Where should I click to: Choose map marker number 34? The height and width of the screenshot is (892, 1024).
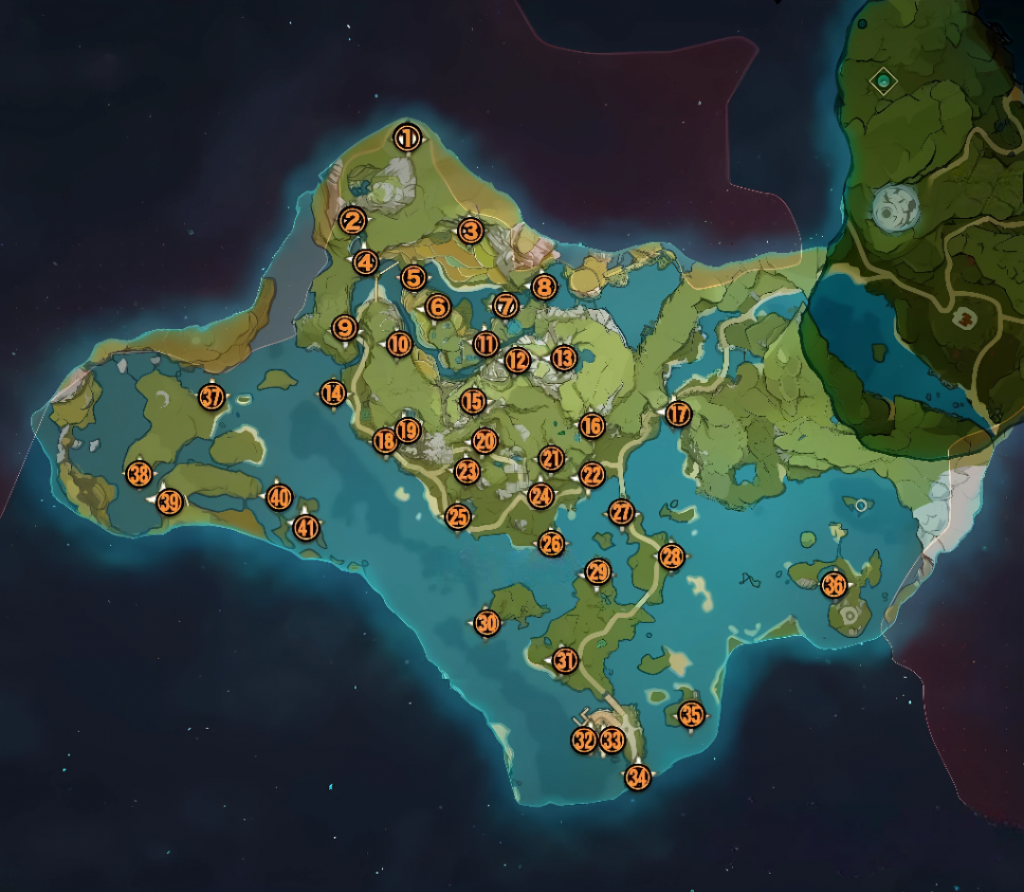[638, 776]
